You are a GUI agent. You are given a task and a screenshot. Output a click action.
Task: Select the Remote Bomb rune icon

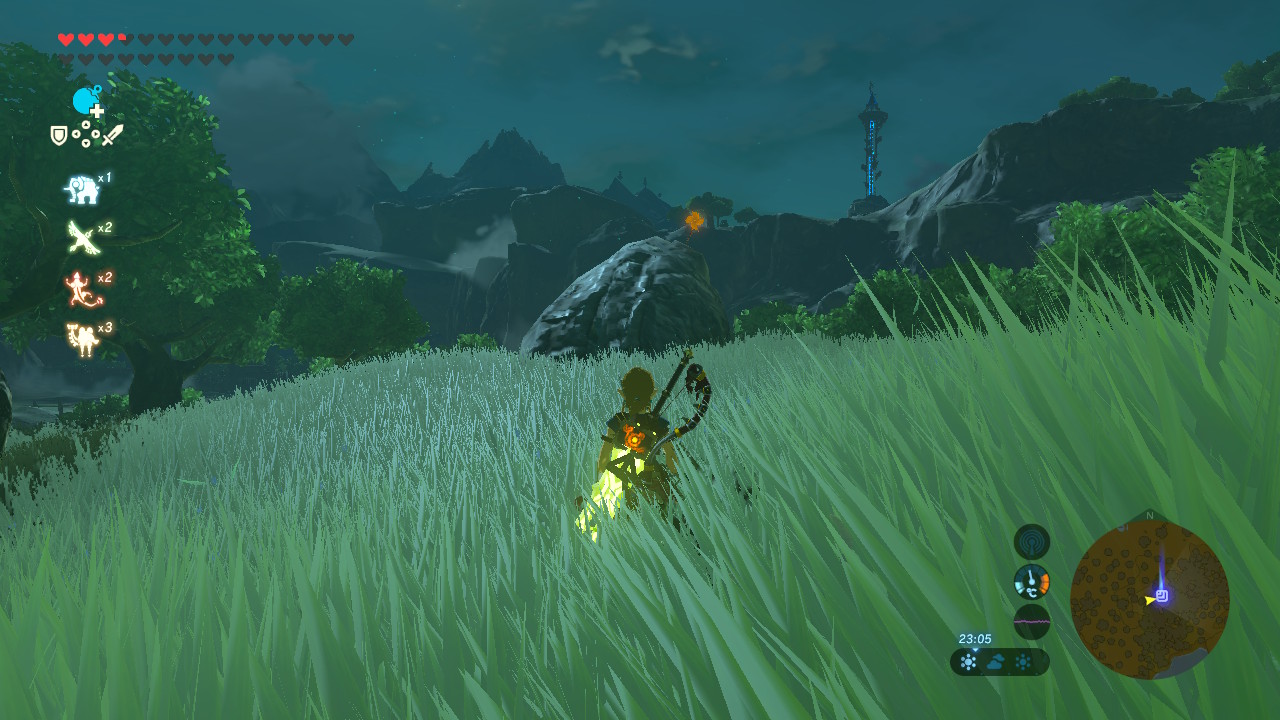[87, 101]
